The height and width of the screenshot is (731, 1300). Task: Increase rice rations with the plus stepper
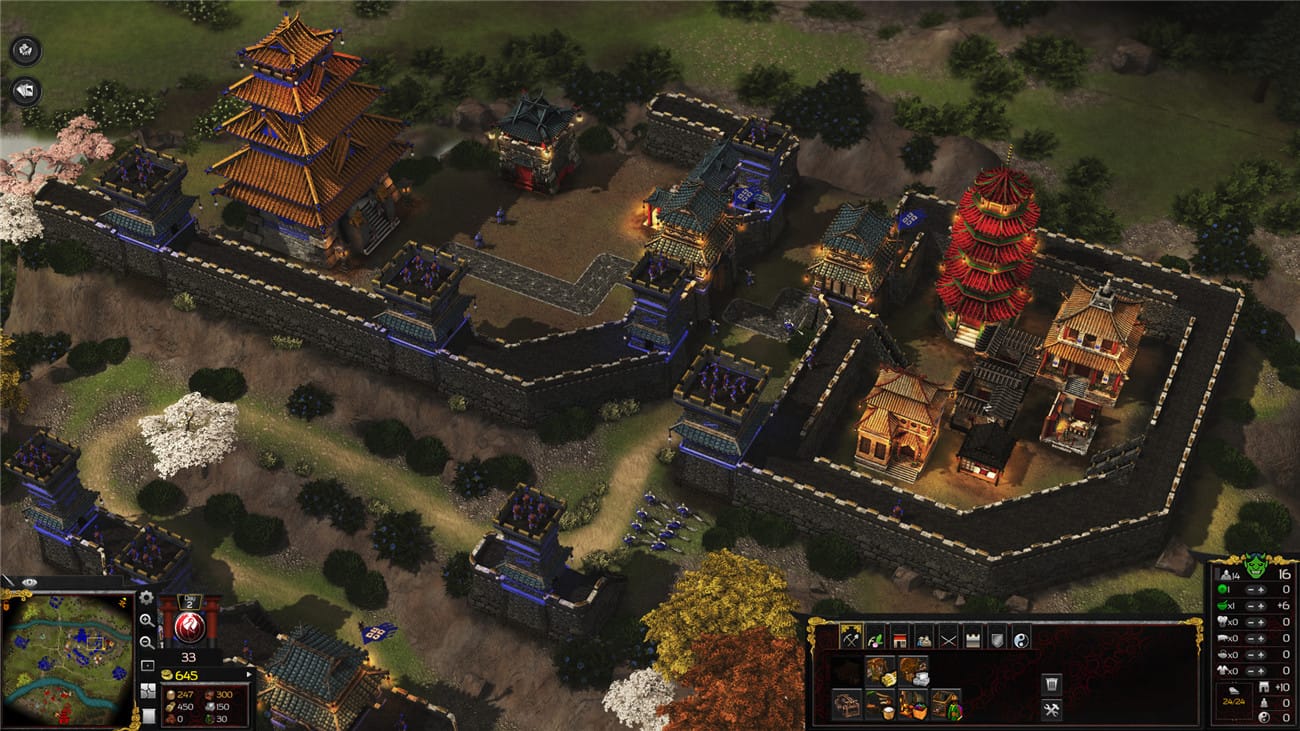(1262, 606)
